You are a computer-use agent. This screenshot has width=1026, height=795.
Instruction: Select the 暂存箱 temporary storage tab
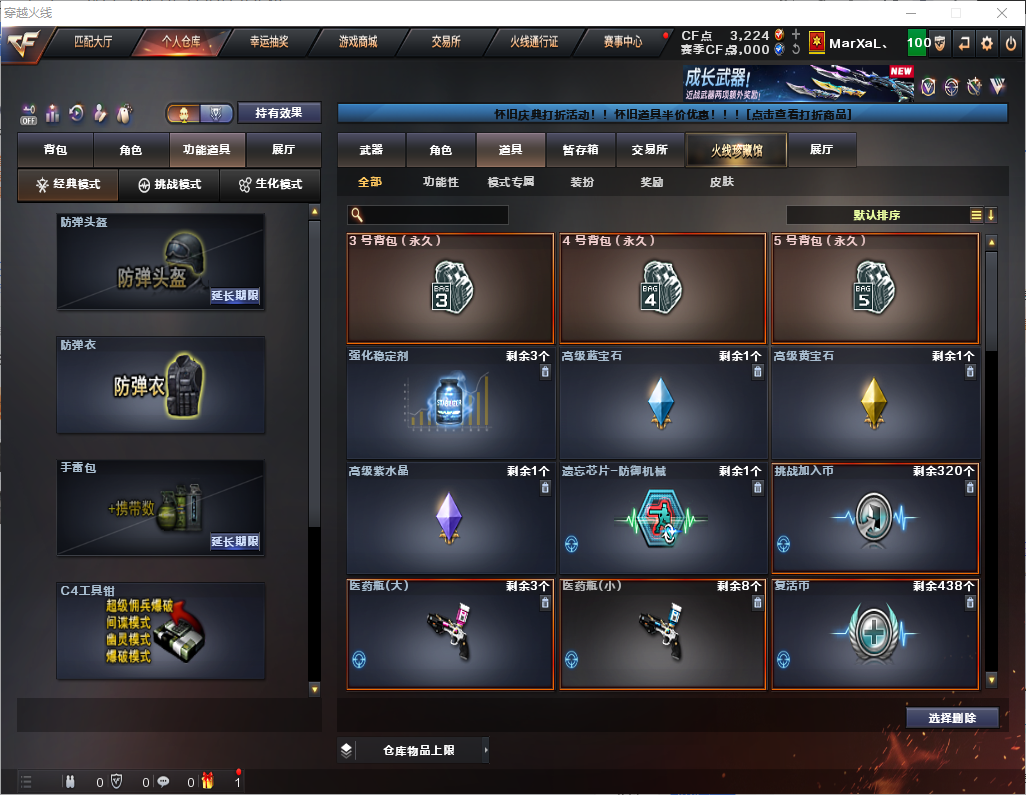pyautogui.click(x=580, y=150)
